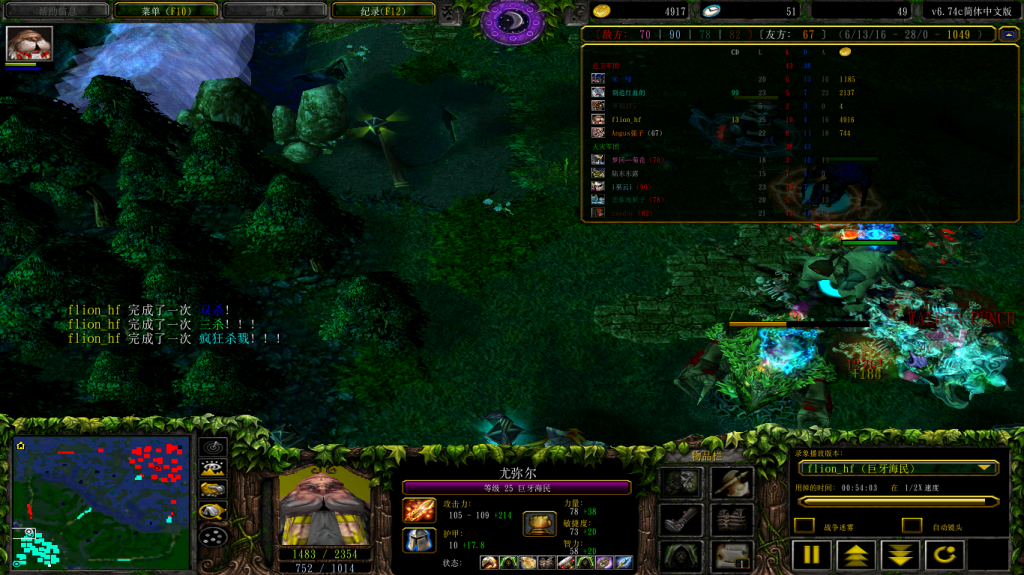Pause the replay playback

pos(811,555)
